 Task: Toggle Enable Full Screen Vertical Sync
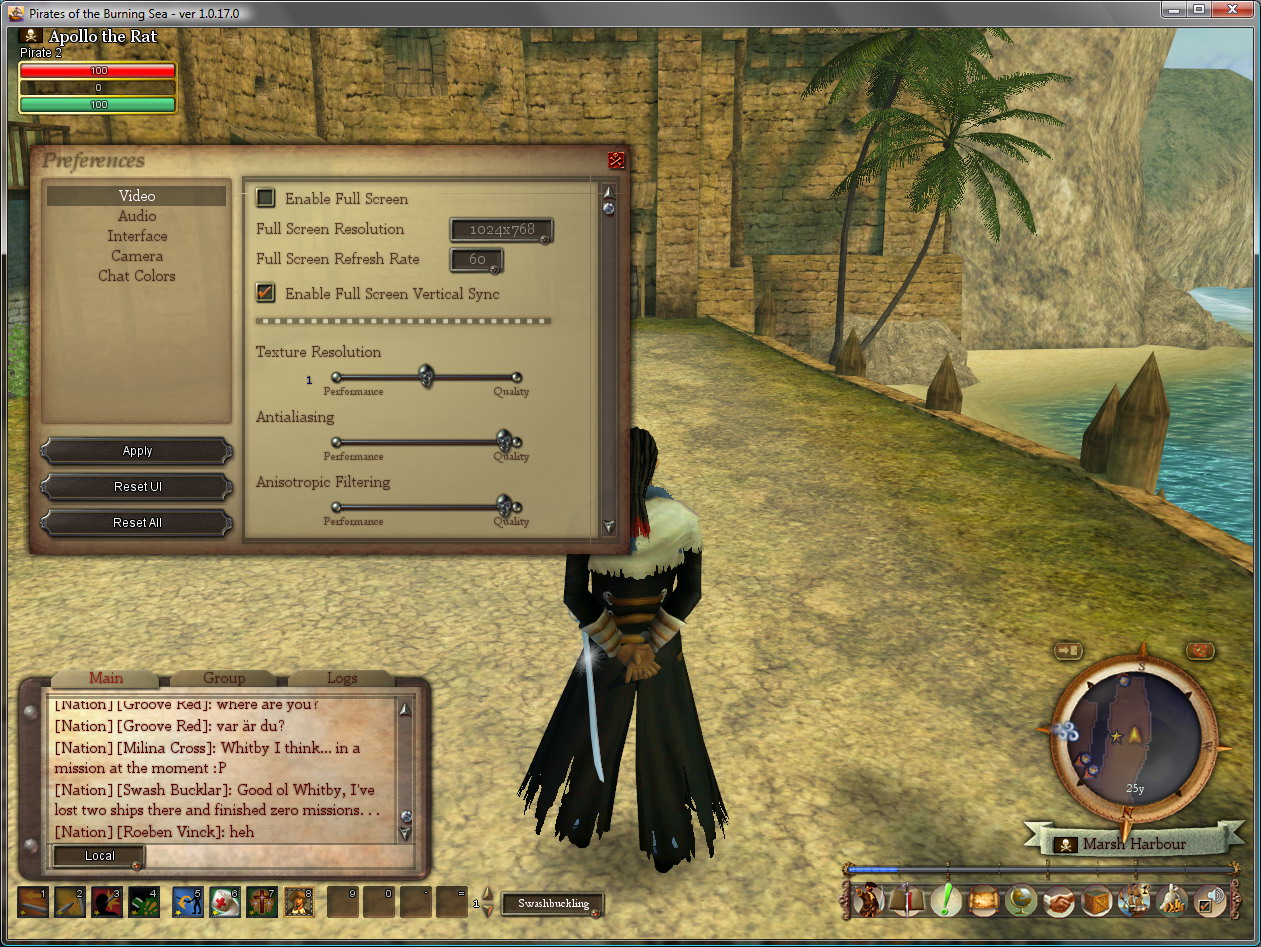[266, 293]
